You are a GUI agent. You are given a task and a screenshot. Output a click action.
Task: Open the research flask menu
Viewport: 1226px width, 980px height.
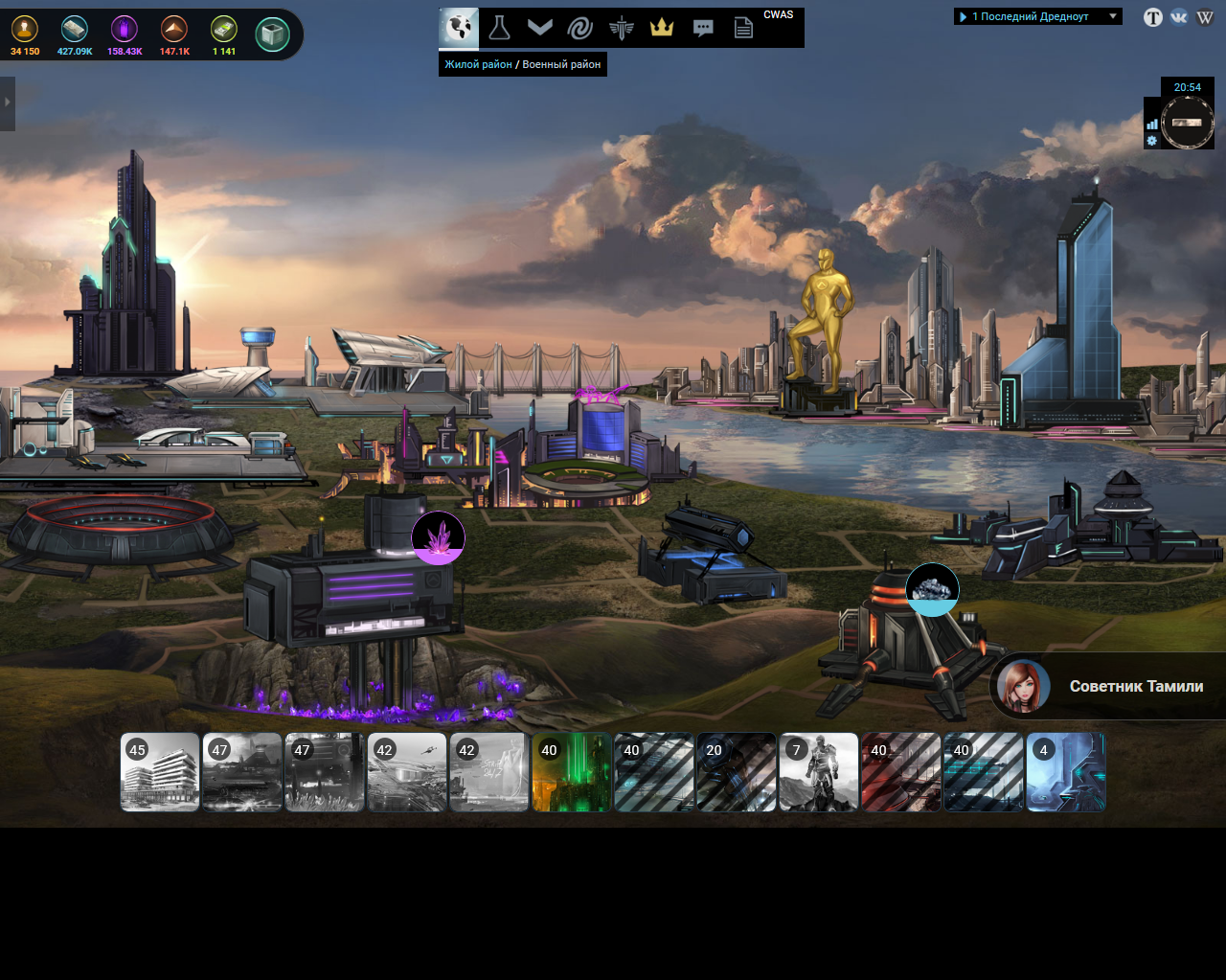pyautogui.click(x=499, y=28)
